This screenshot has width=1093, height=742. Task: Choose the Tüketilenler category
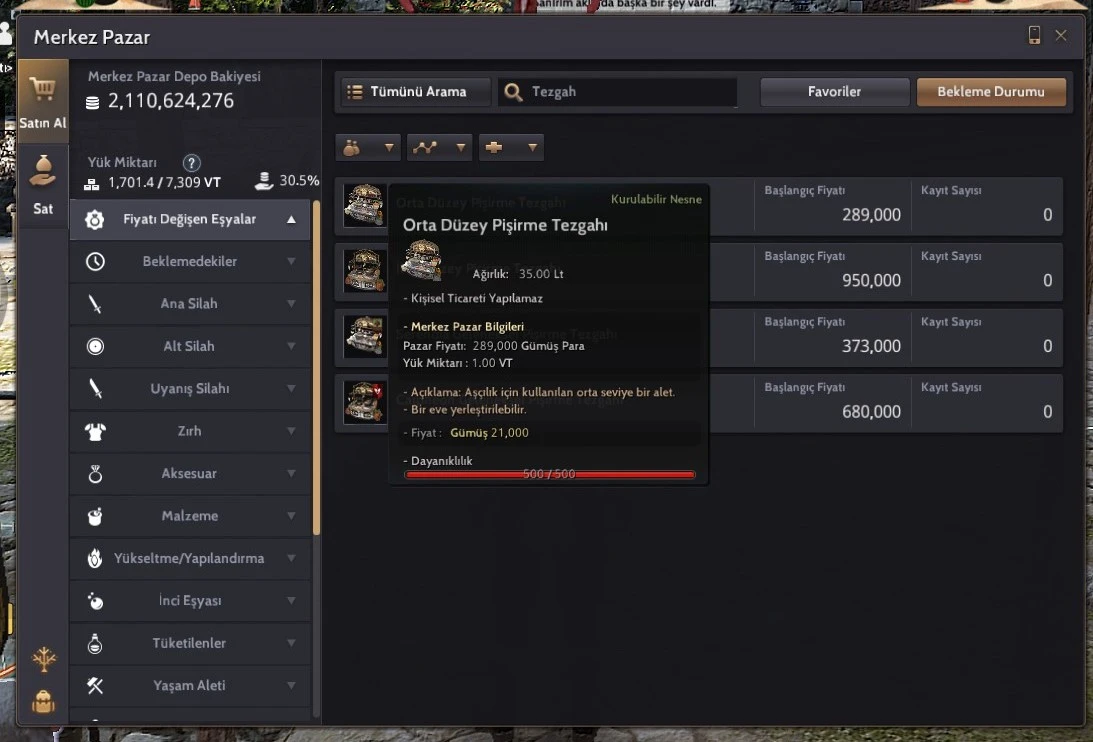click(190, 643)
